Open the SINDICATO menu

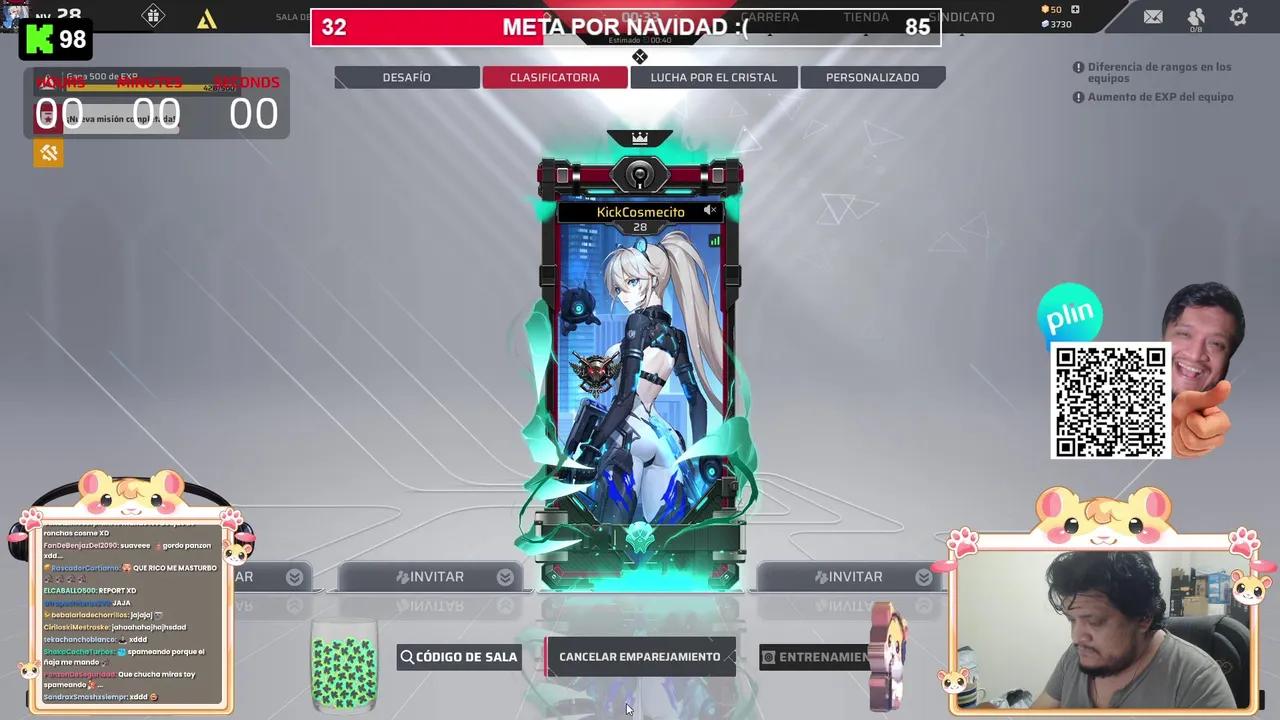963,16
